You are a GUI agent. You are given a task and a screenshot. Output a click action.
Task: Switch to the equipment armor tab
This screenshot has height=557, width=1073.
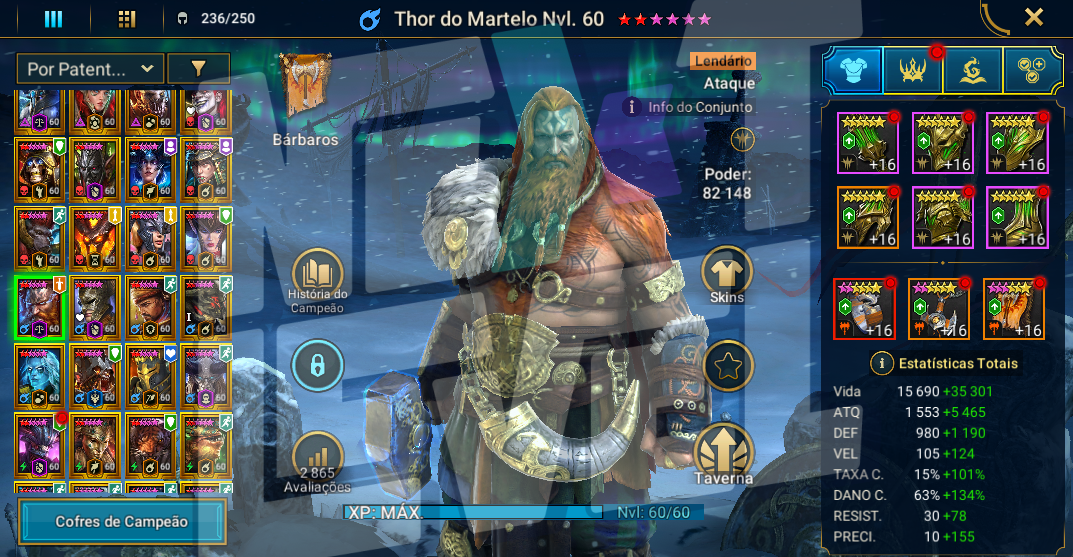pos(853,70)
